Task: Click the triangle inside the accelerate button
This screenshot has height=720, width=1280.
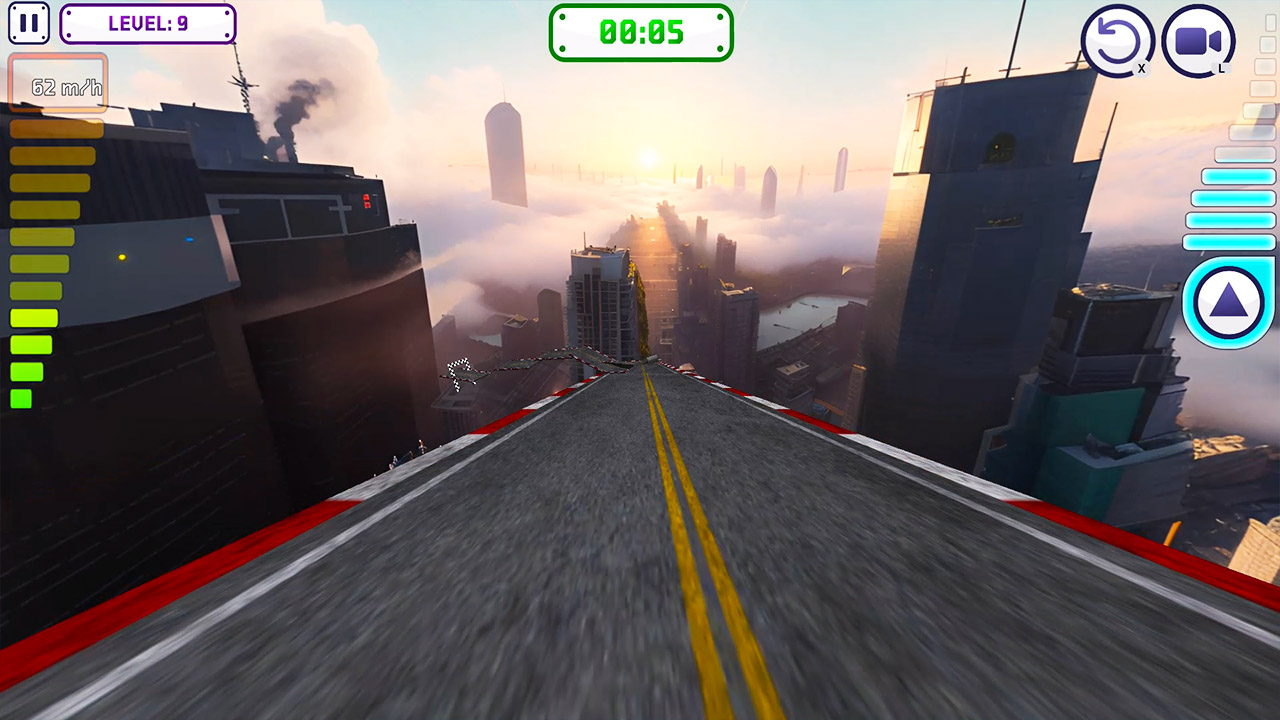Action: [1227, 301]
